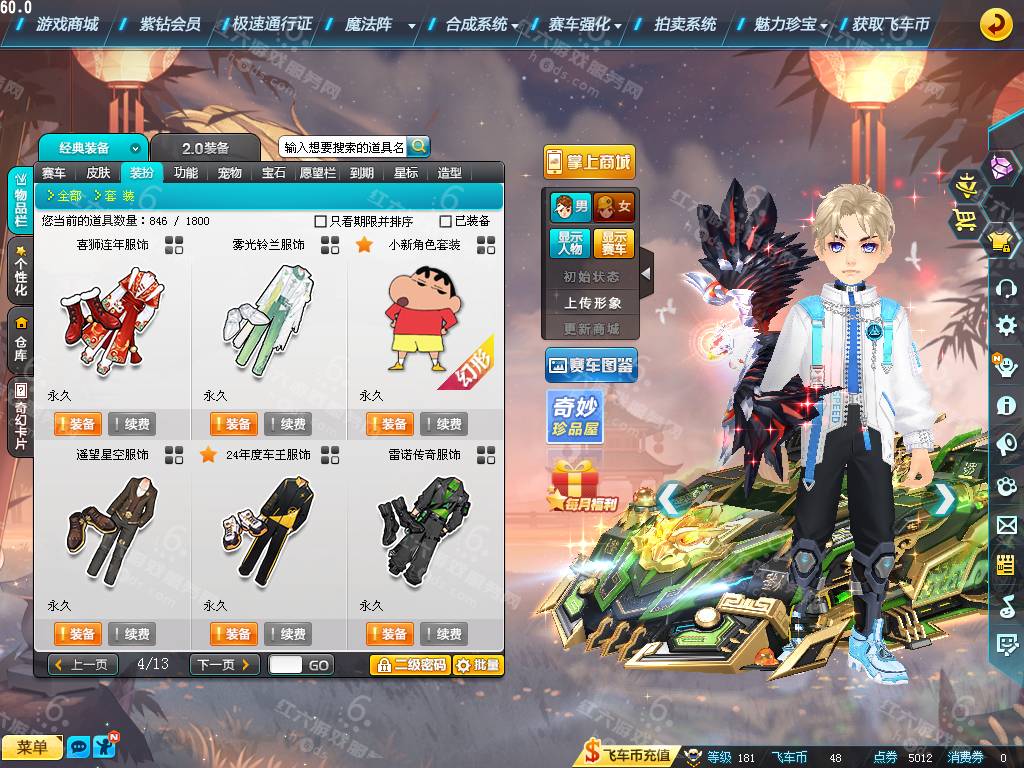
Task: Select the 宝石 category tab
Action: point(274,173)
